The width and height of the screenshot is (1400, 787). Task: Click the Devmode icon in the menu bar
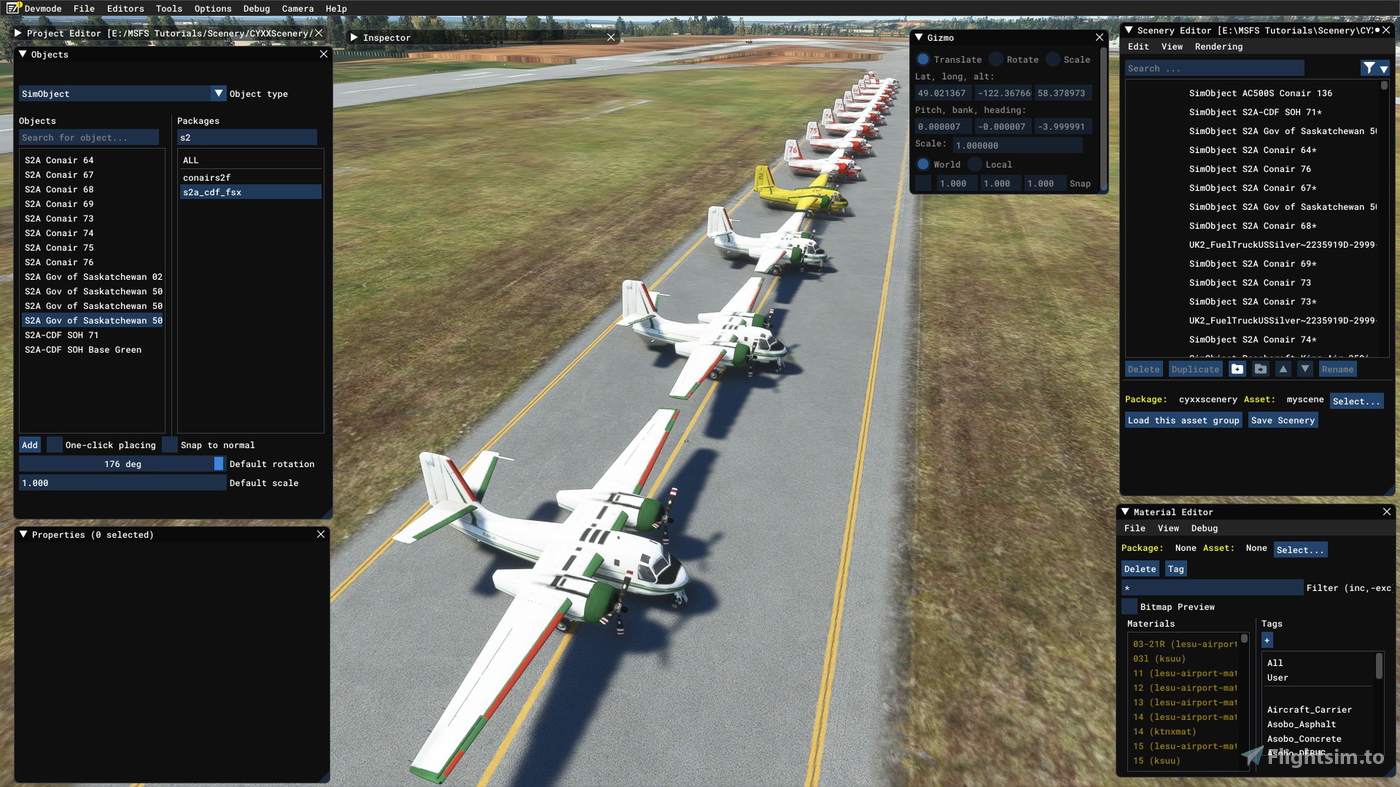(10, 8)
